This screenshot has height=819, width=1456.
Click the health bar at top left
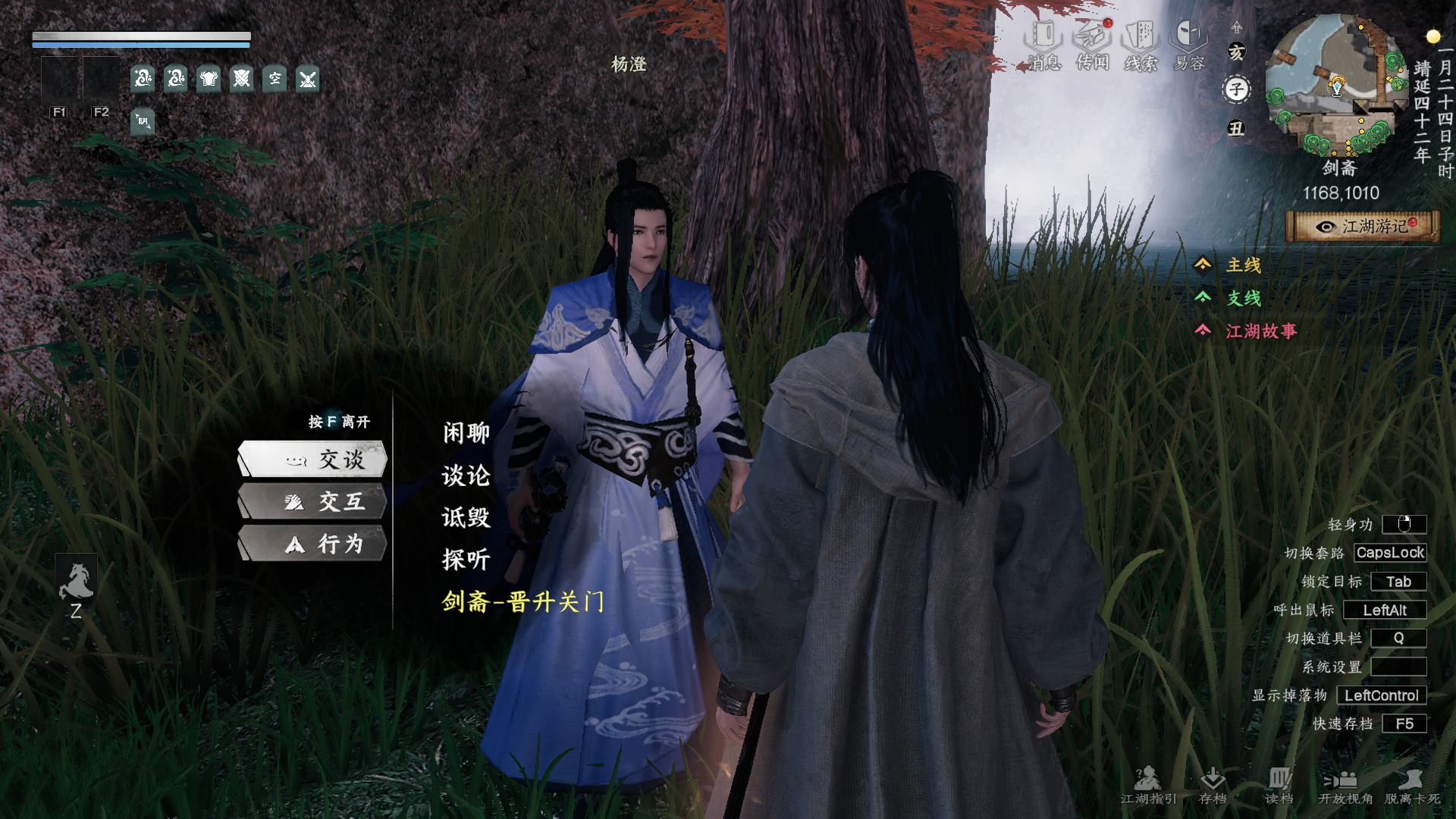pyautogui.click(x=140, y=36)
